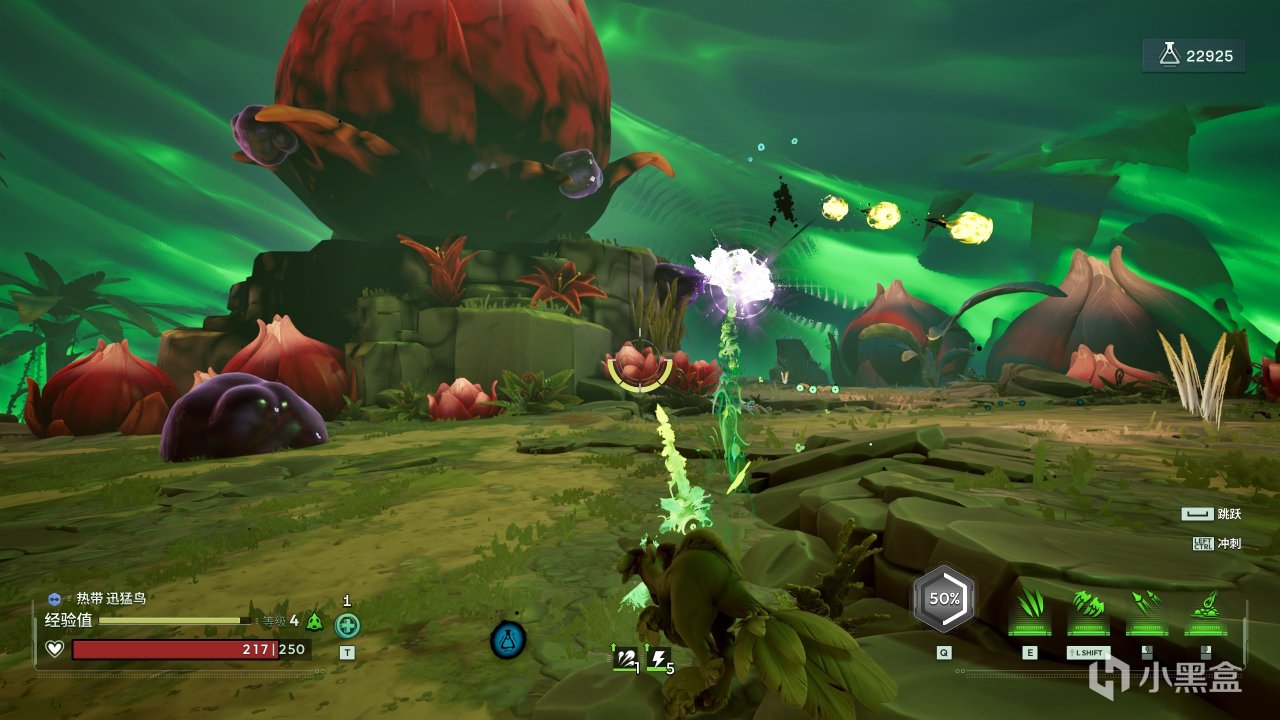Viewport: 1280px width, 720px height.
Task: Click the green creature level badge
Action: tap(315, 621)
